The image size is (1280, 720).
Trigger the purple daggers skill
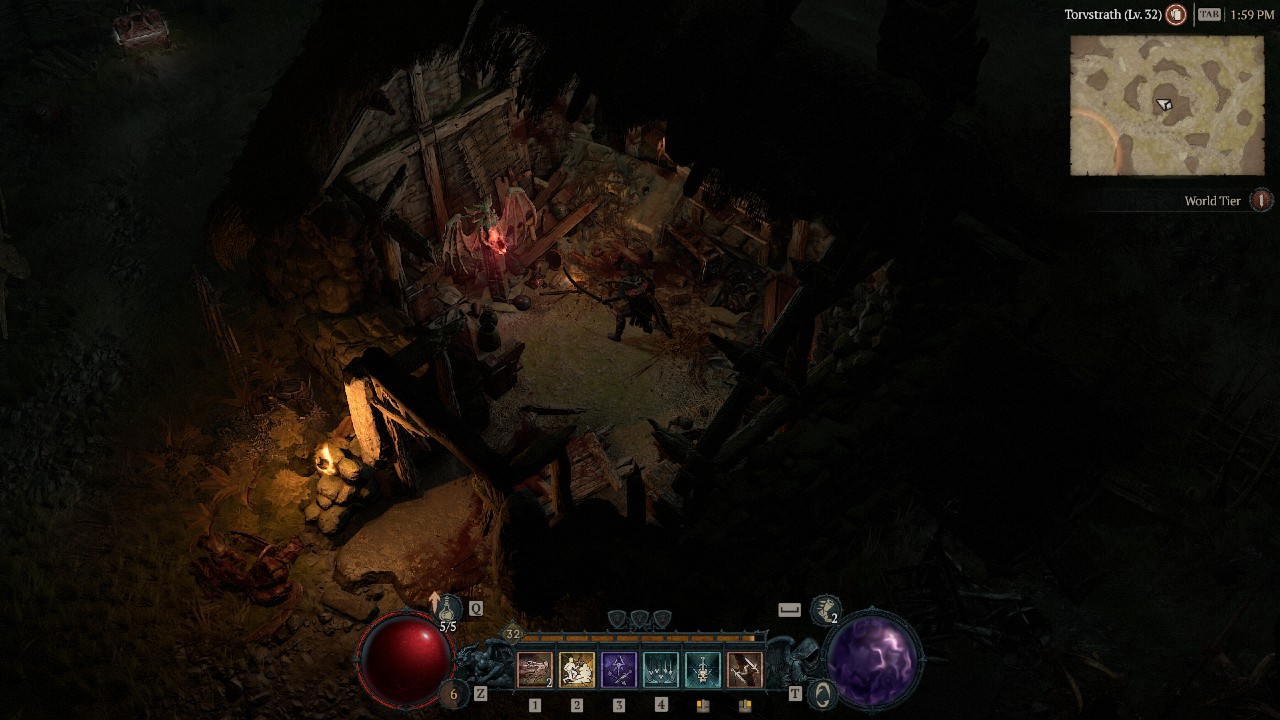[619, 670]
